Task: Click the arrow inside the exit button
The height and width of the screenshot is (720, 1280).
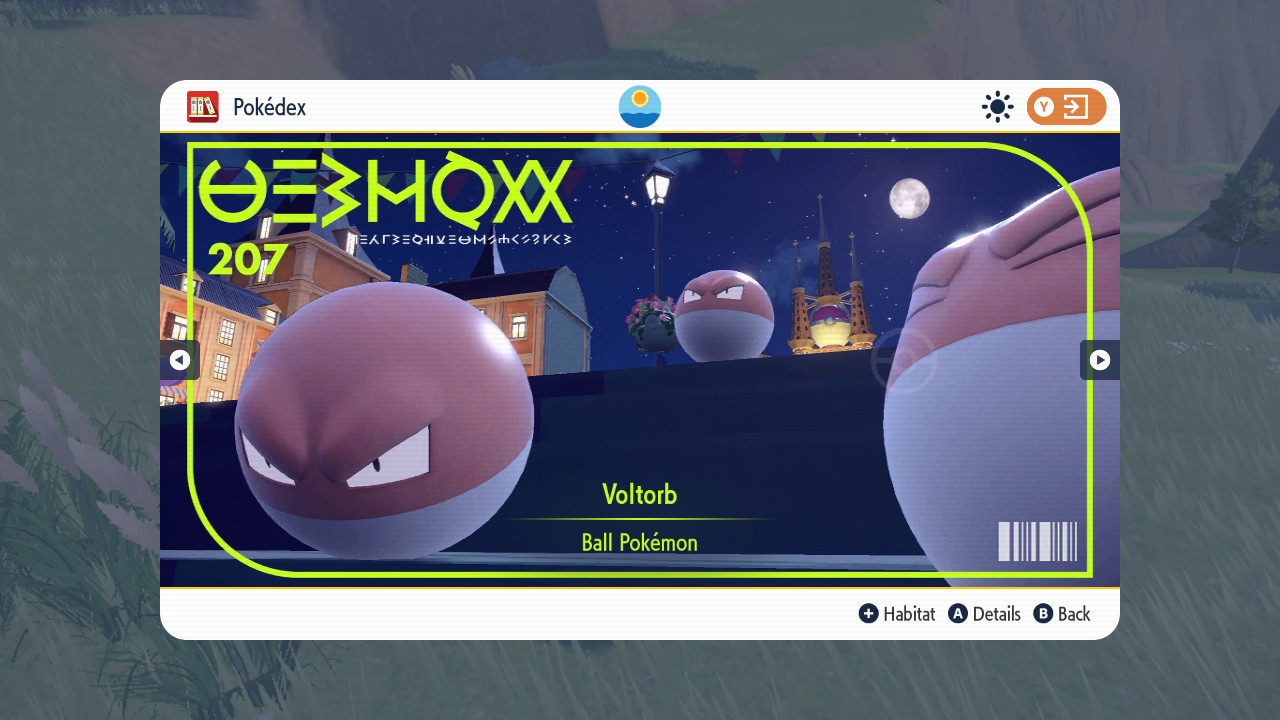Action: pos(1078,107)
